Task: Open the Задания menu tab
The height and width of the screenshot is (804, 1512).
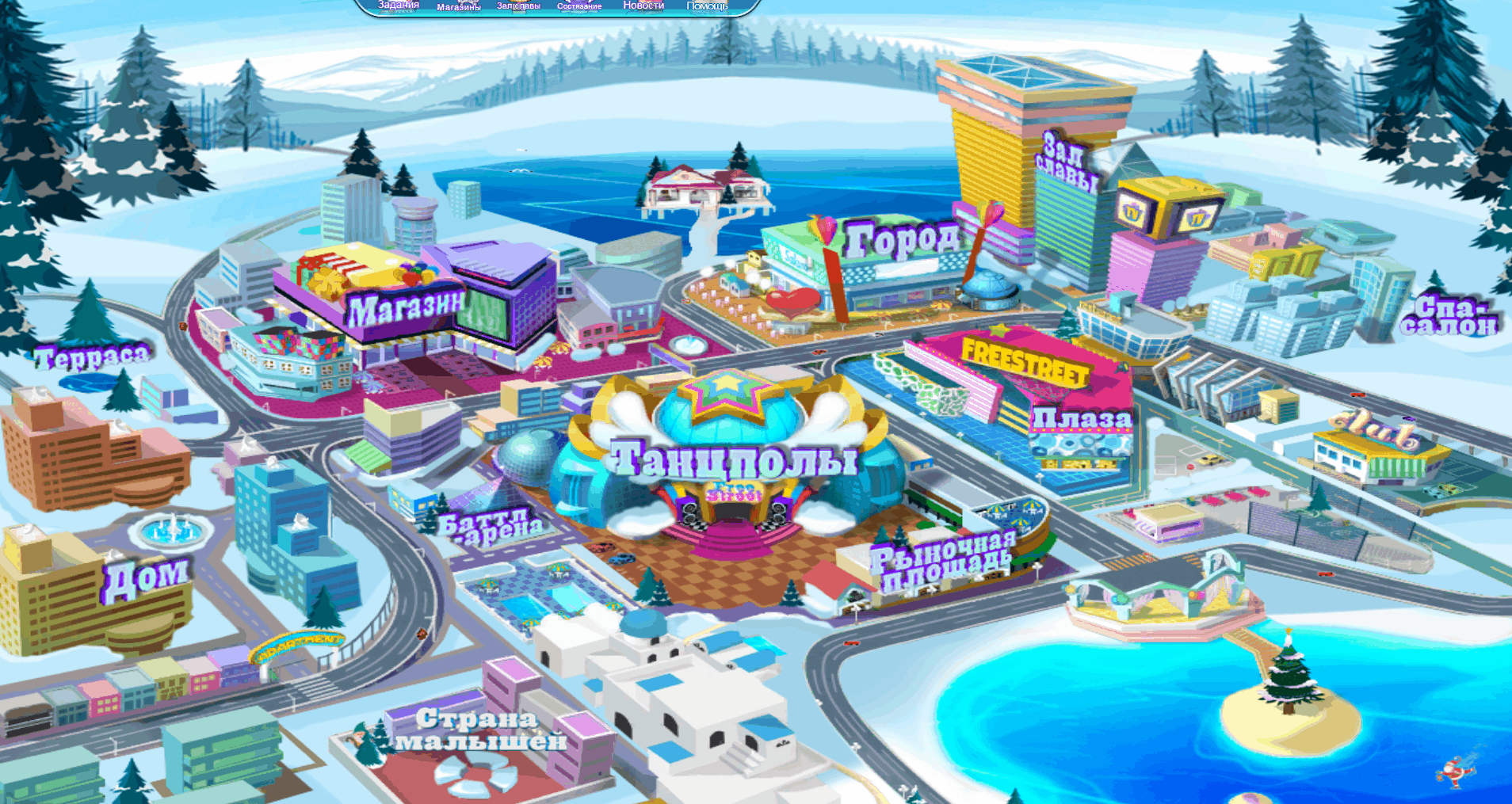Action: pos(399,5)
